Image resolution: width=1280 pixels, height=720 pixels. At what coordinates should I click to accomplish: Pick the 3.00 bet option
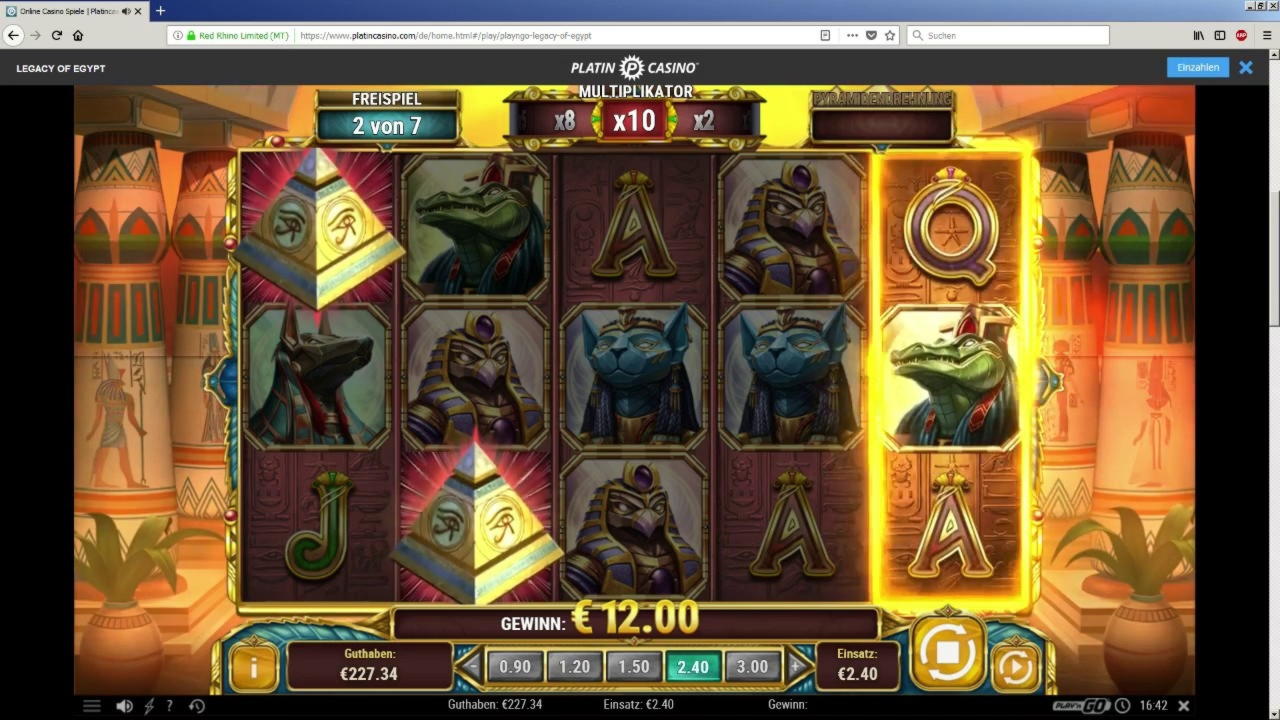click(752, 666)
